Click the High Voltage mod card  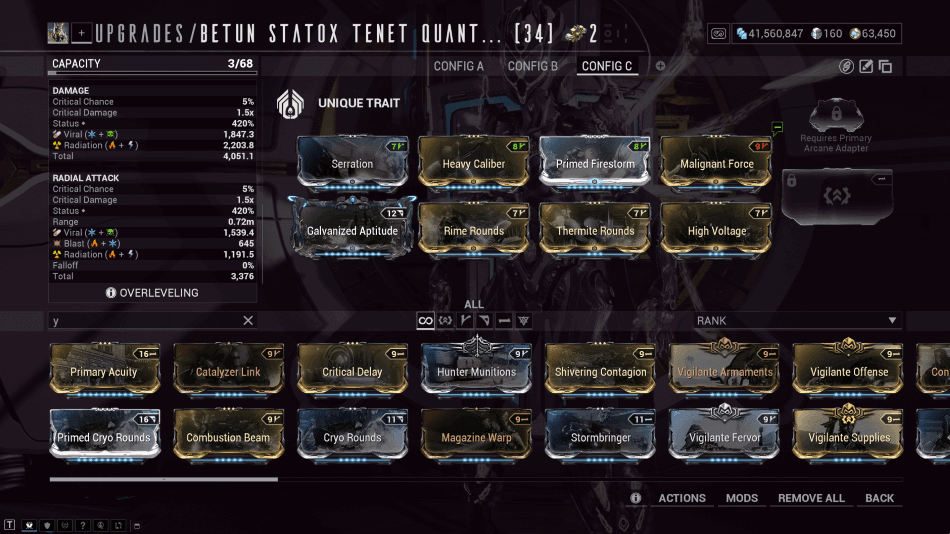[x=717, y=228]
